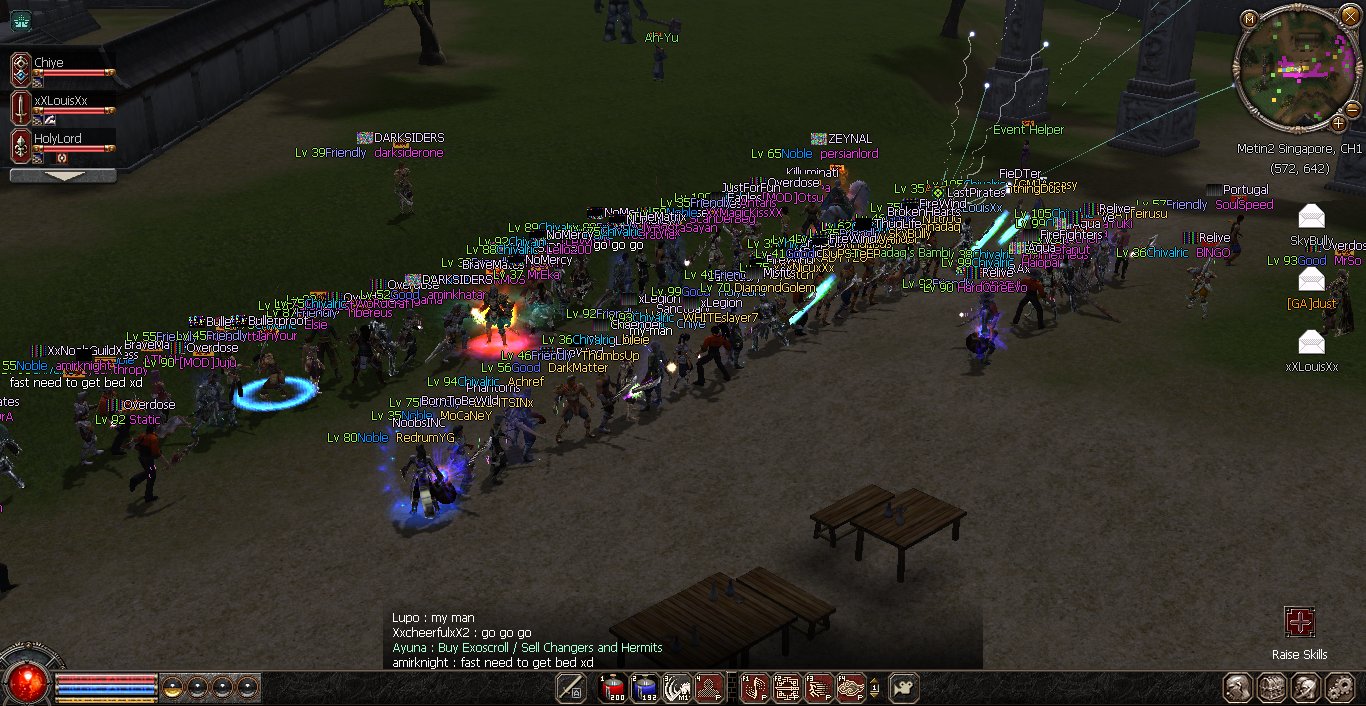This screenshot has height=706, width=1366.
Task: Open the whisper envelope from [GA]dust
Action: pos(1311,279)
